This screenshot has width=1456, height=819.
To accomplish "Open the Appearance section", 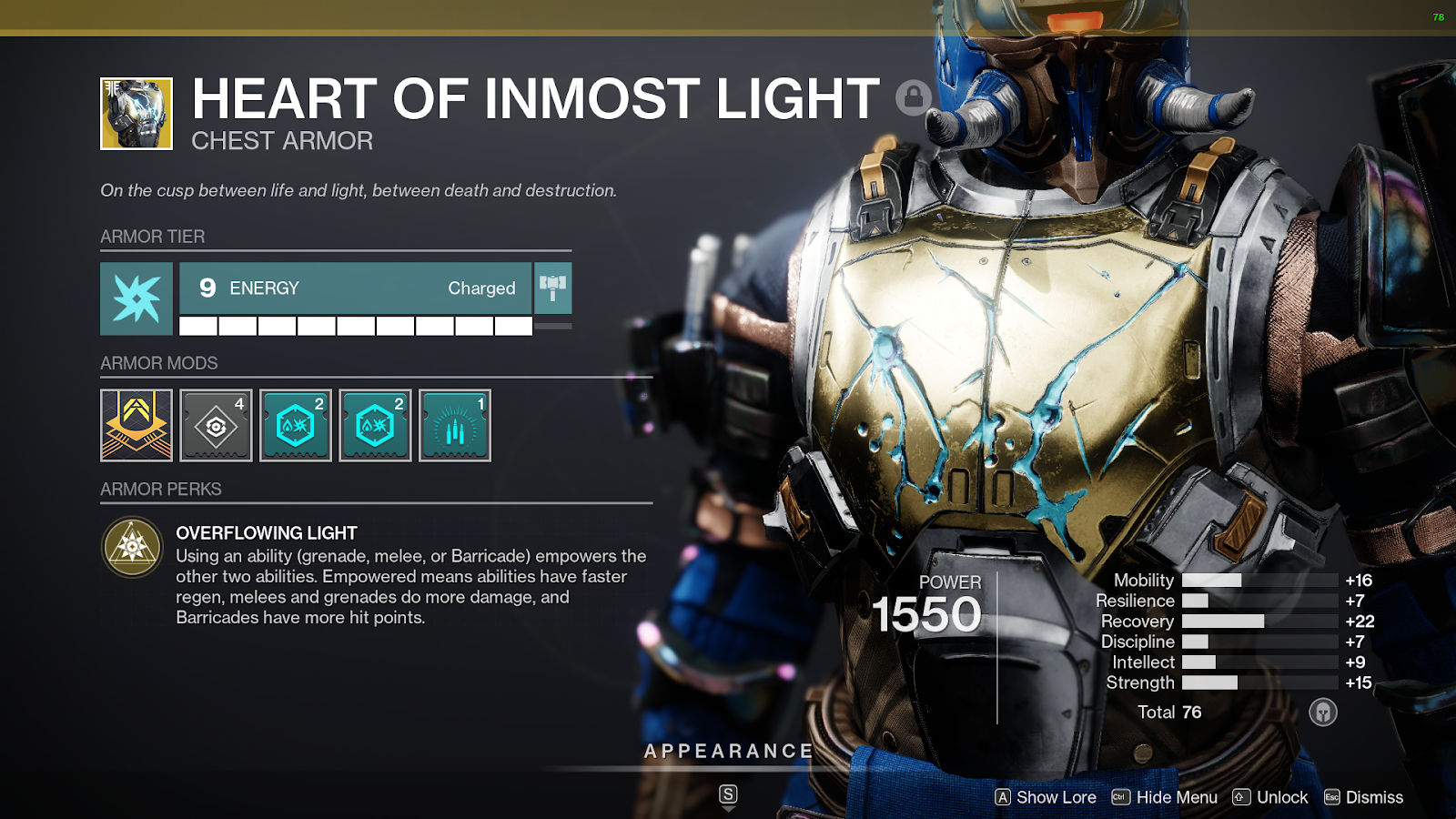I will click(728, 752).
